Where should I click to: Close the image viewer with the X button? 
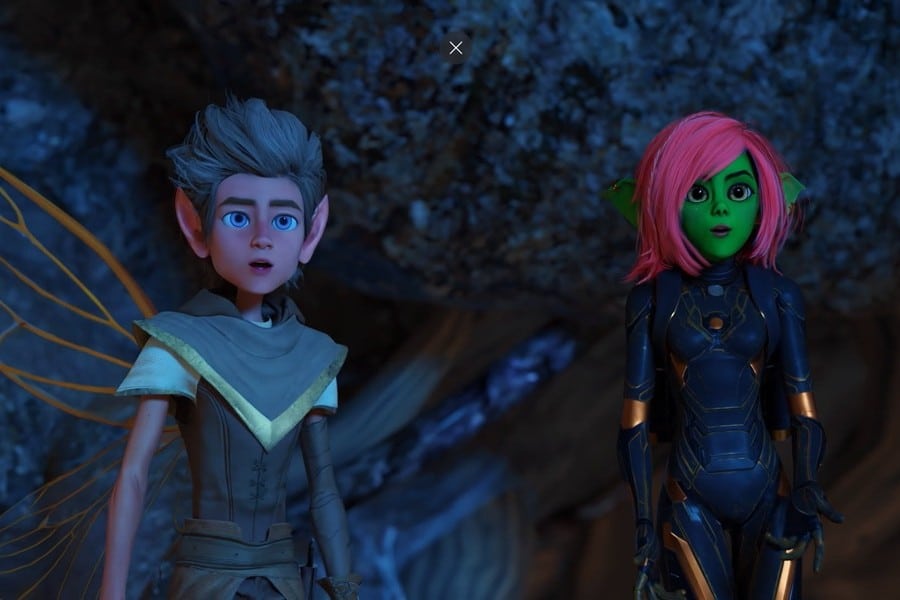tap(456, 48)
